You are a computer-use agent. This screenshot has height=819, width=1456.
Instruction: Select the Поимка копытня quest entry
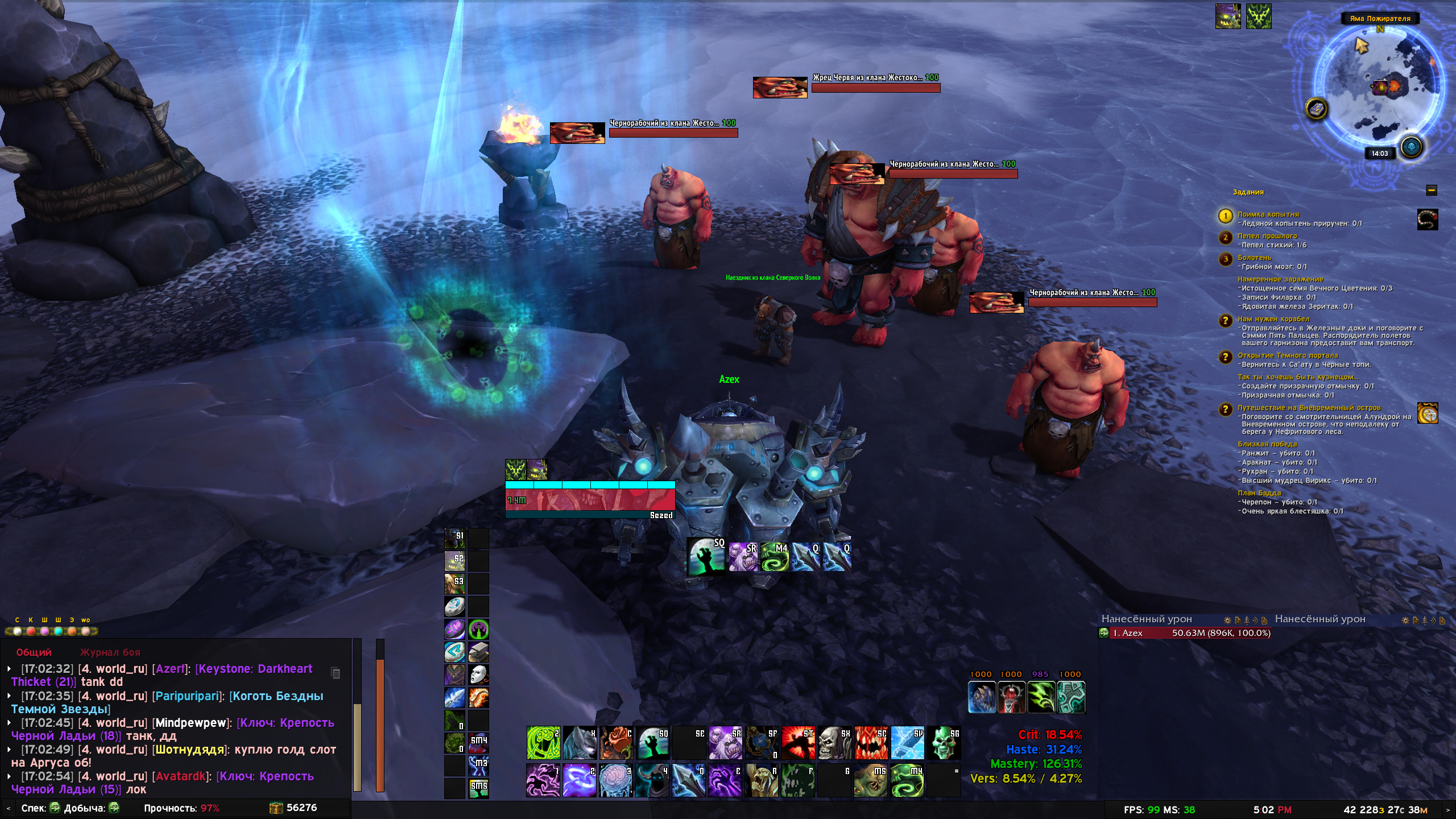click(x=1268, y=214)
